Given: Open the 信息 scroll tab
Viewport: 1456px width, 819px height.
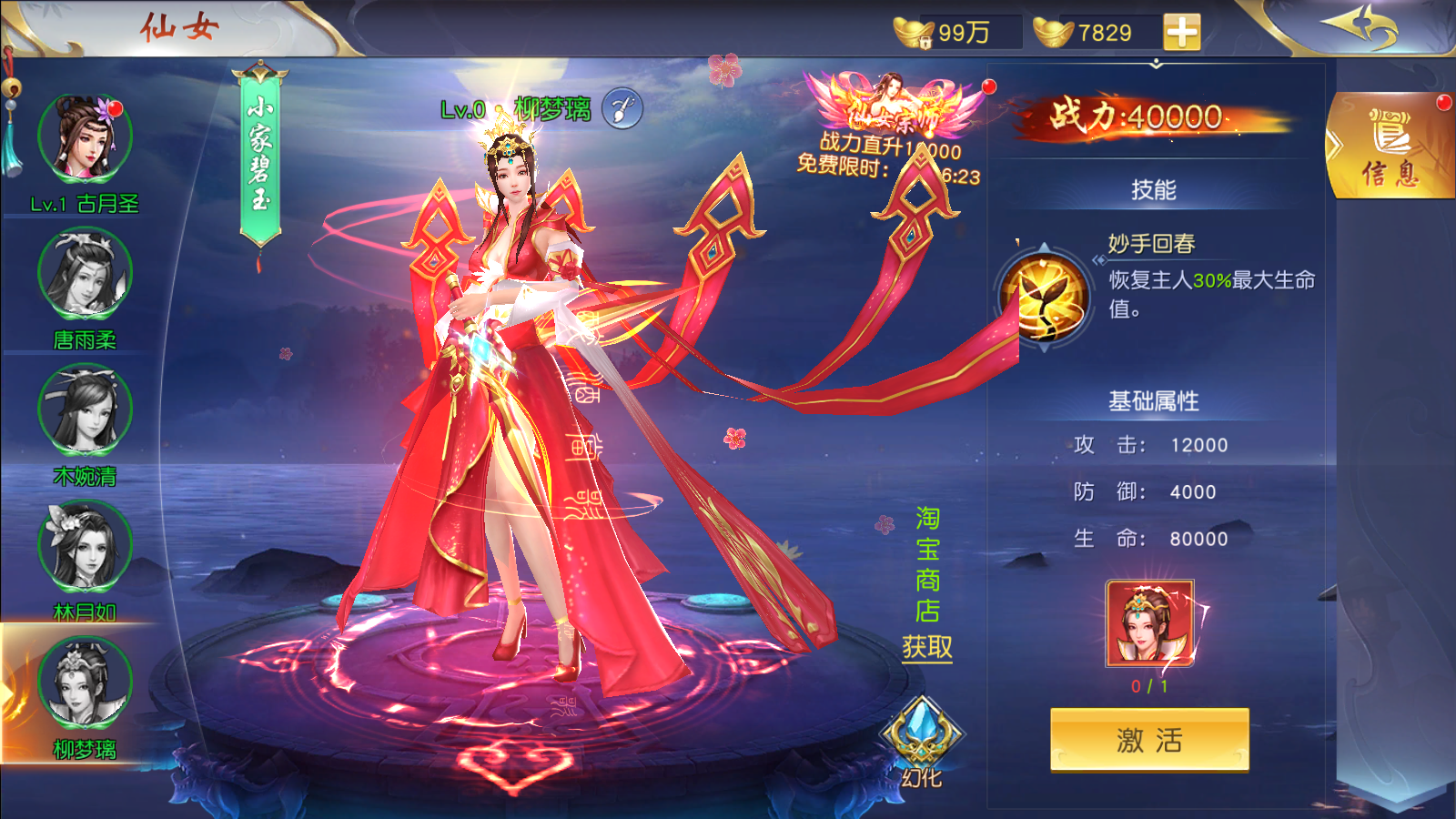Looking at the screenshot, I should pos(1390,146).
